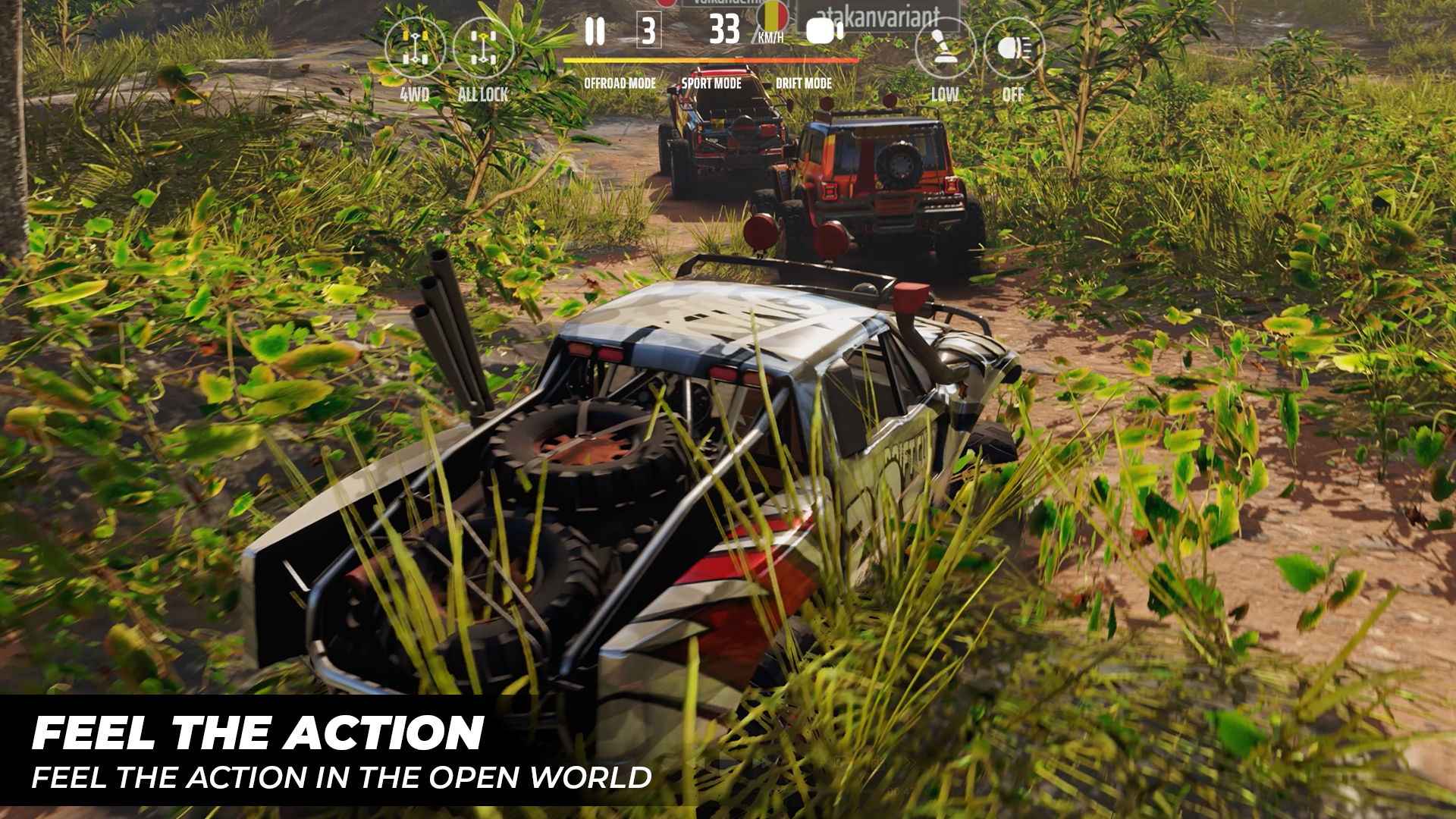1456x819 pixels.
Task: Activate OFFROAD MODE
Action: (x=620, y=83)
